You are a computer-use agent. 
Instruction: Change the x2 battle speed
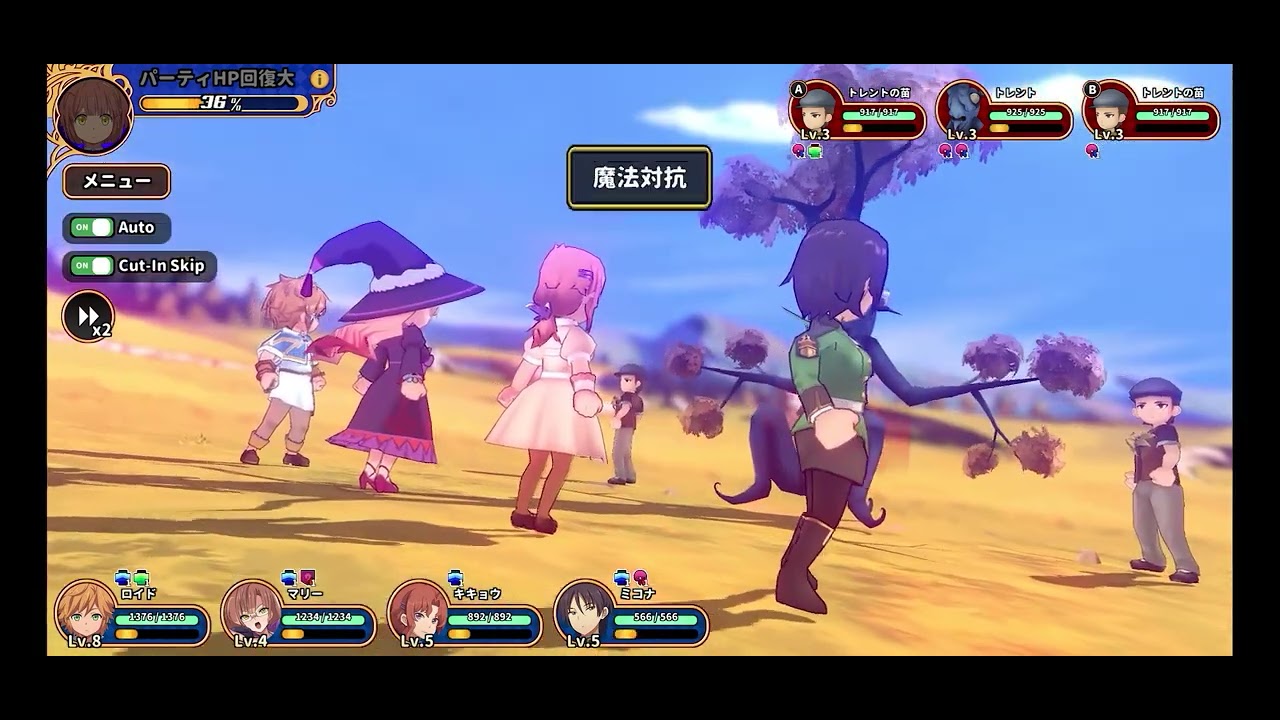pyautogui.click(x=88, y=316)
